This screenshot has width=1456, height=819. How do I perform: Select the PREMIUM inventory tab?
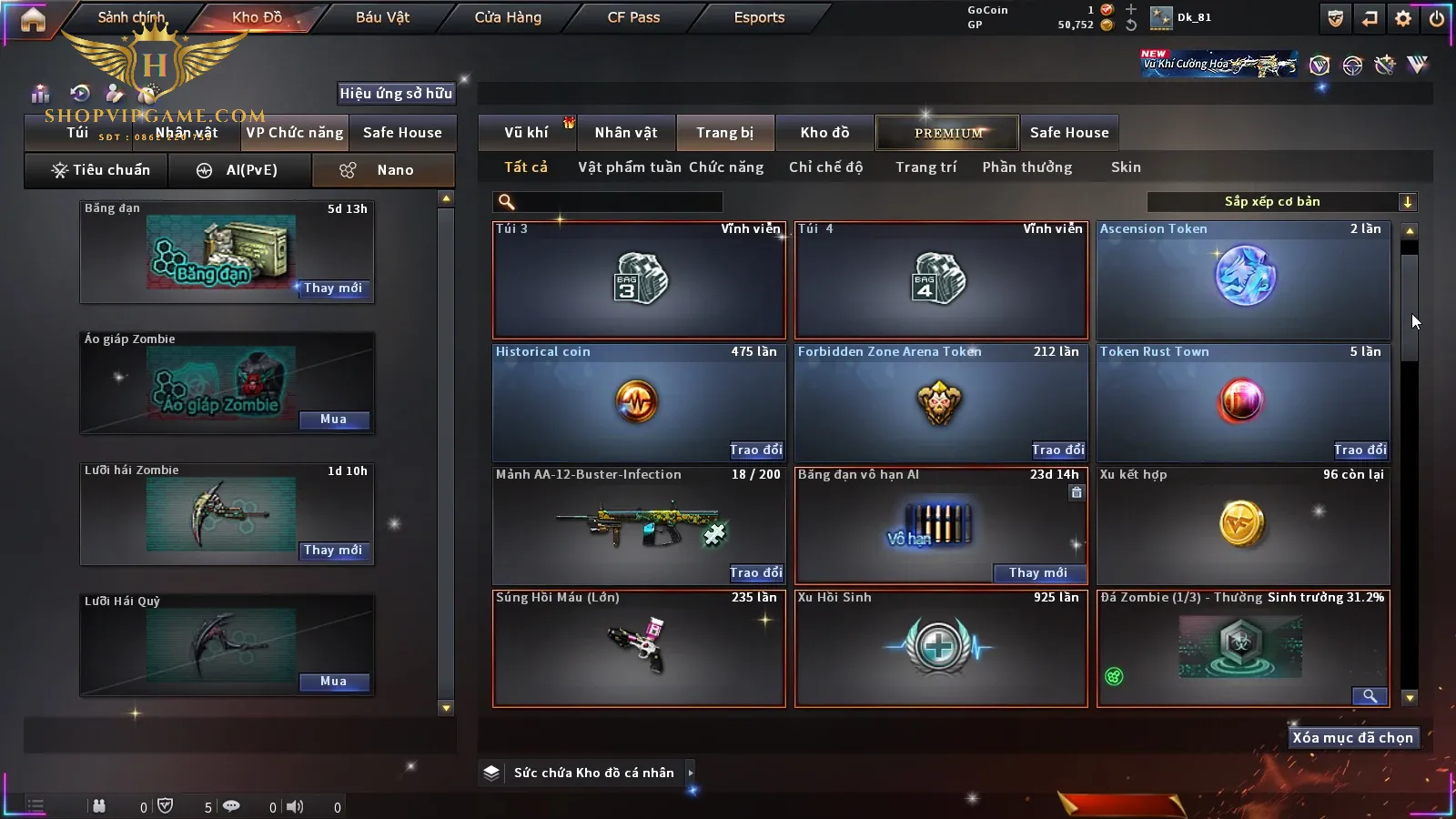coord(948,133)
